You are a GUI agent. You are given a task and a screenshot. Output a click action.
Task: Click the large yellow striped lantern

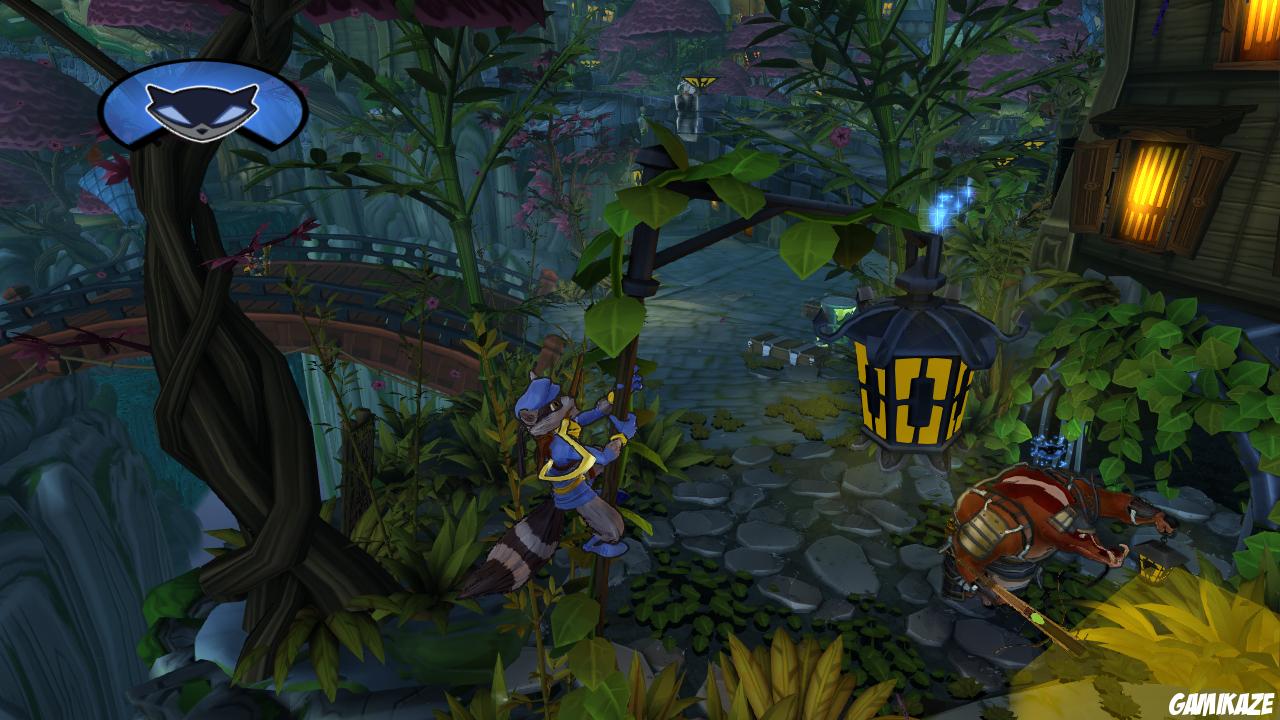(x=915, y=390)
